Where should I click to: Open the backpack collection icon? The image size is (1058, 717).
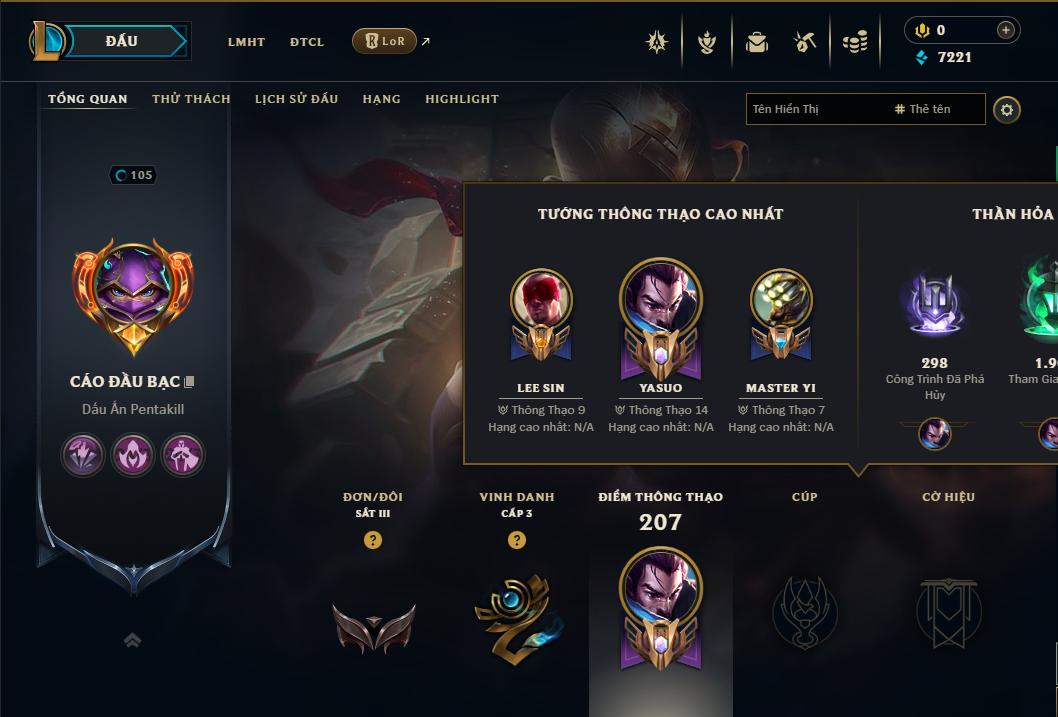coord(757,42)
